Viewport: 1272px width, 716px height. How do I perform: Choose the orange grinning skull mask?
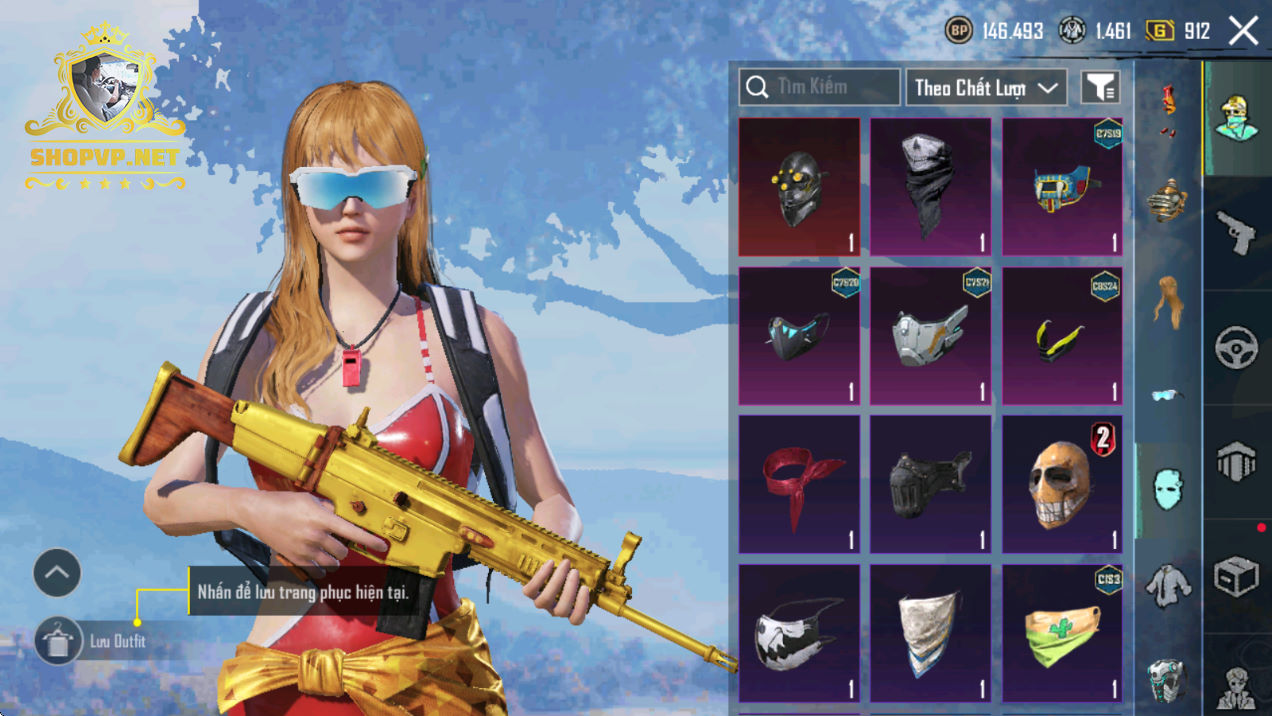[1062, 485]
